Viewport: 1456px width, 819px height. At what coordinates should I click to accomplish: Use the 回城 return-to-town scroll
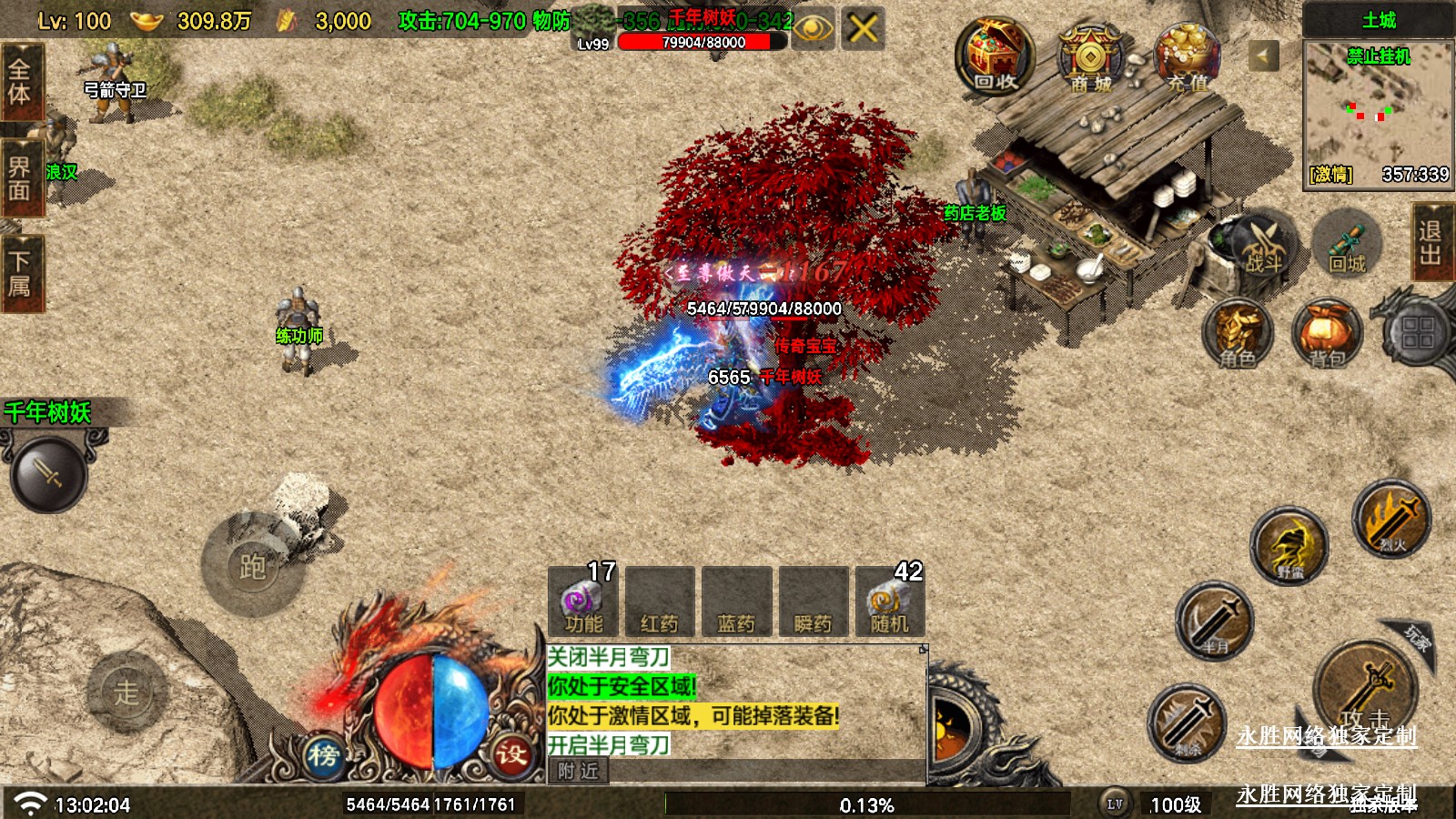(1347, 245)
